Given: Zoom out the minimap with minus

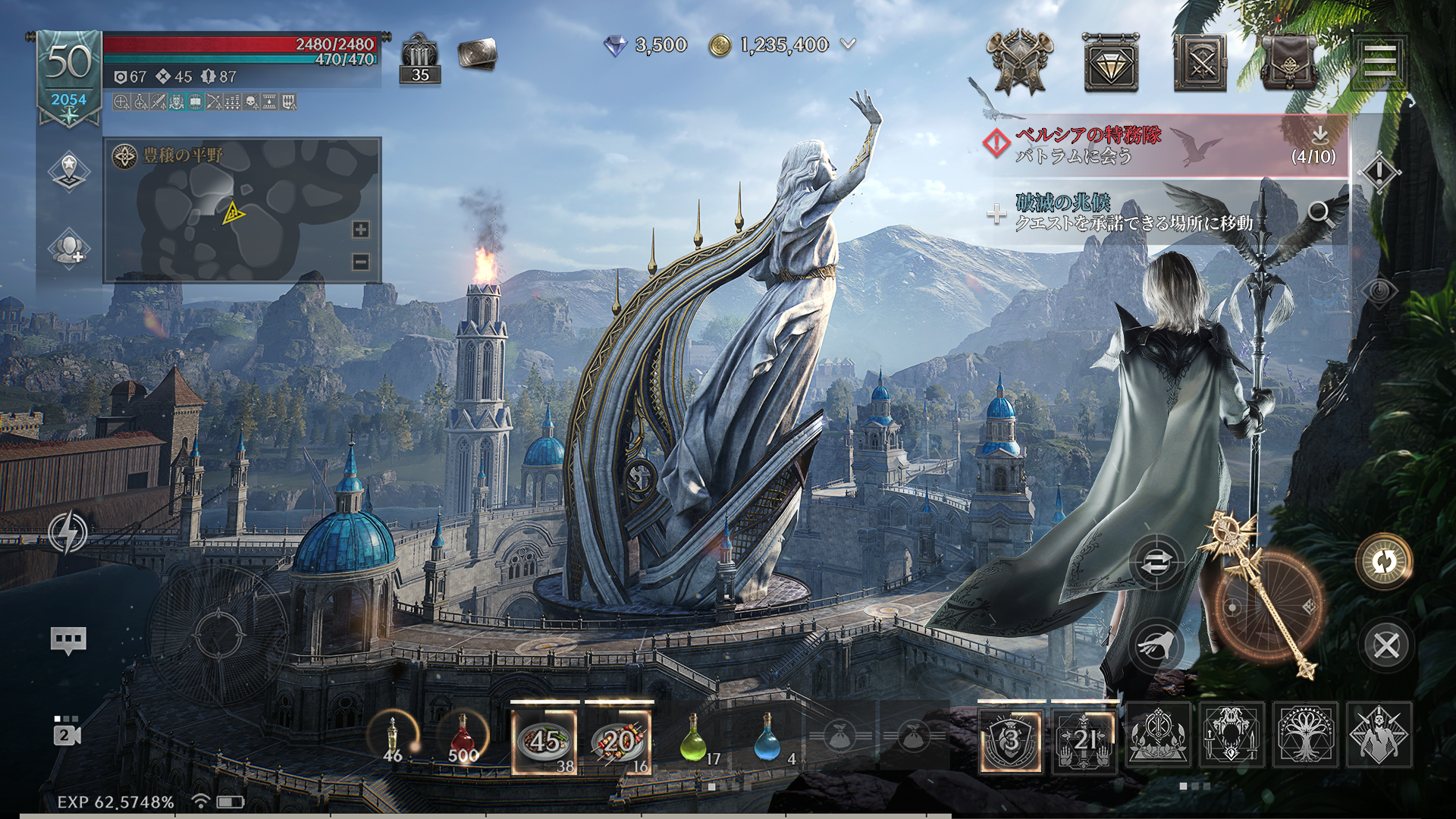Looking at the screenshot, I should (361, 262).
